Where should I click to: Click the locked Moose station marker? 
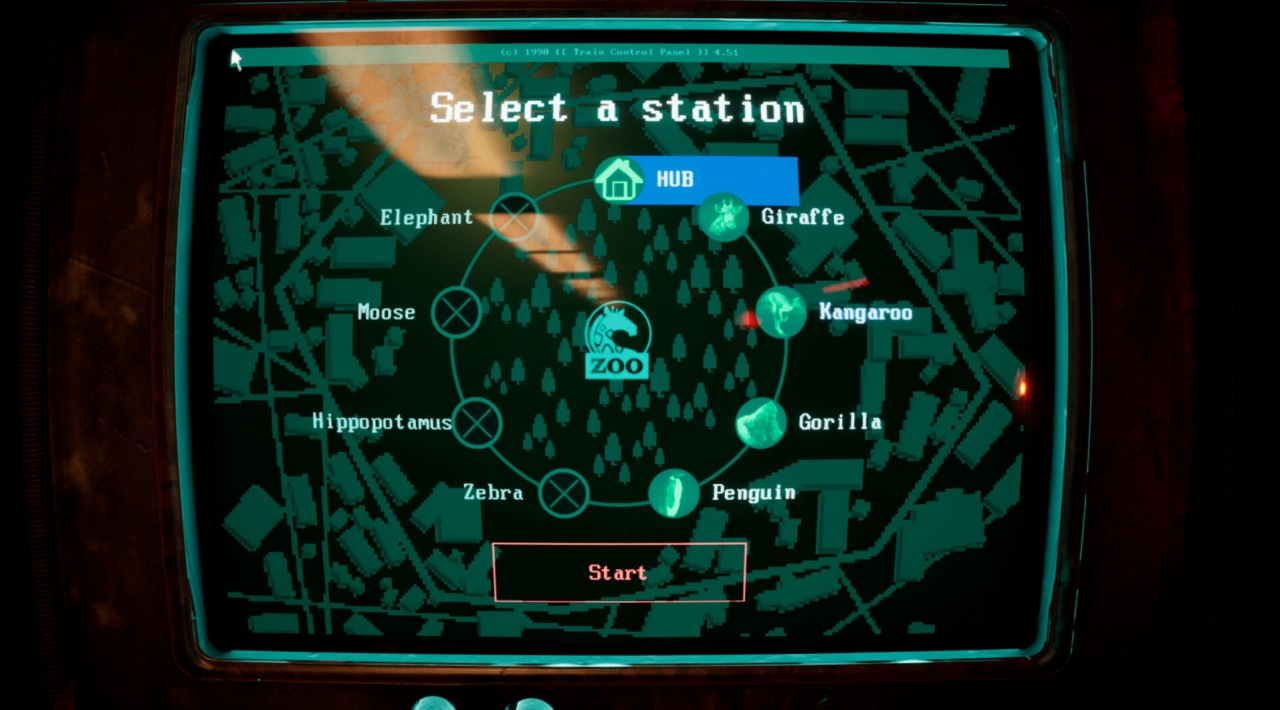pyautogui.click(x=457, y=312)
